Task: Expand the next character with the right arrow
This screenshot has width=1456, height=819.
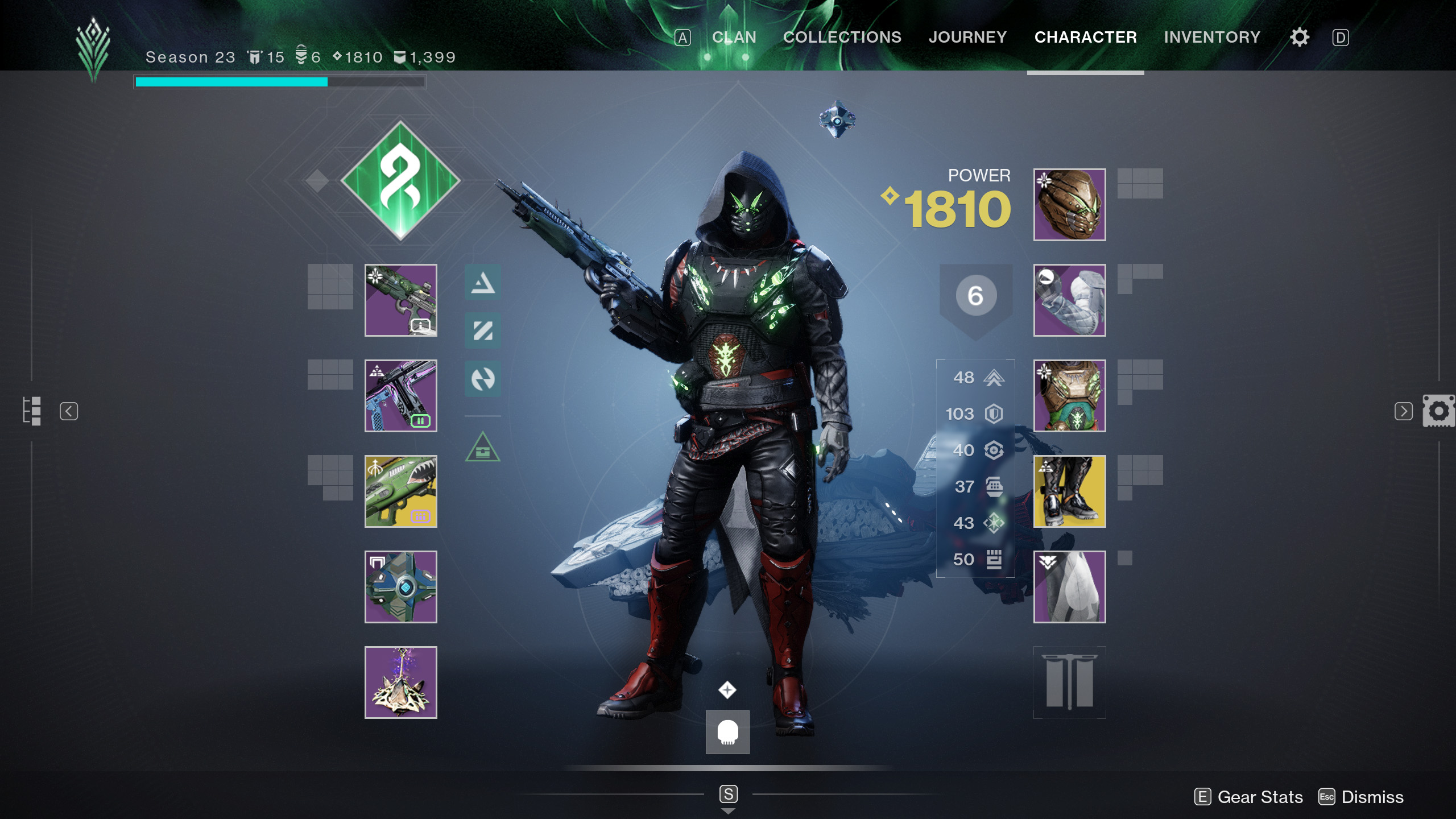Action: (1404, 411)
